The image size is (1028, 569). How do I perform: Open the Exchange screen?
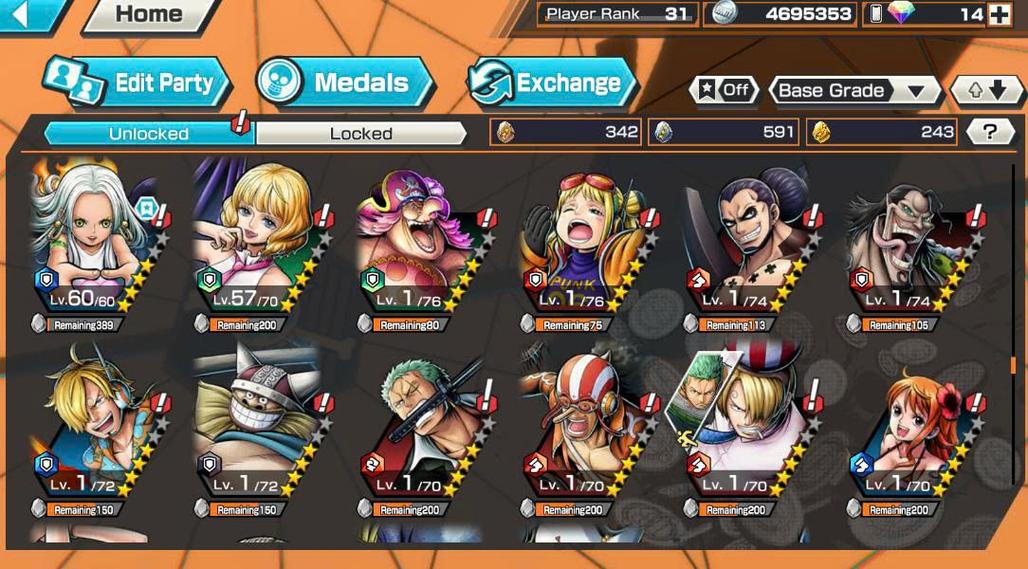click(x=552, y=83)
